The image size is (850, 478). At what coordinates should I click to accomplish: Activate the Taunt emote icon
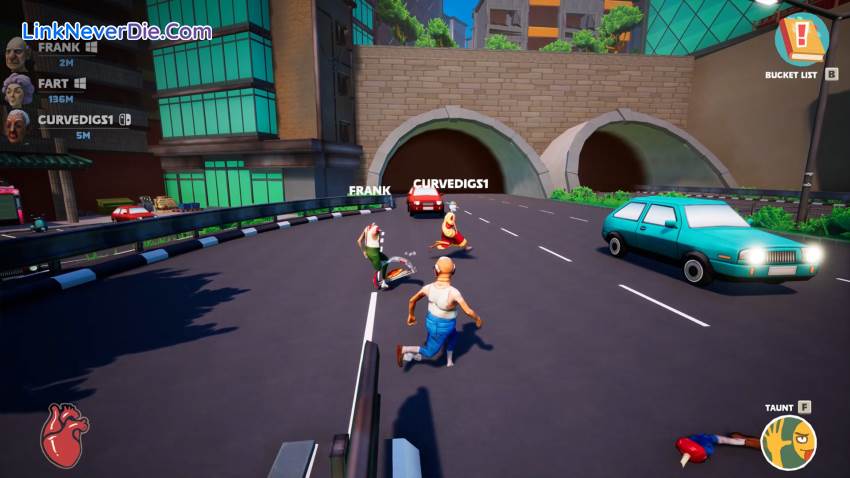pyautogui.click(x=788, y=442)
